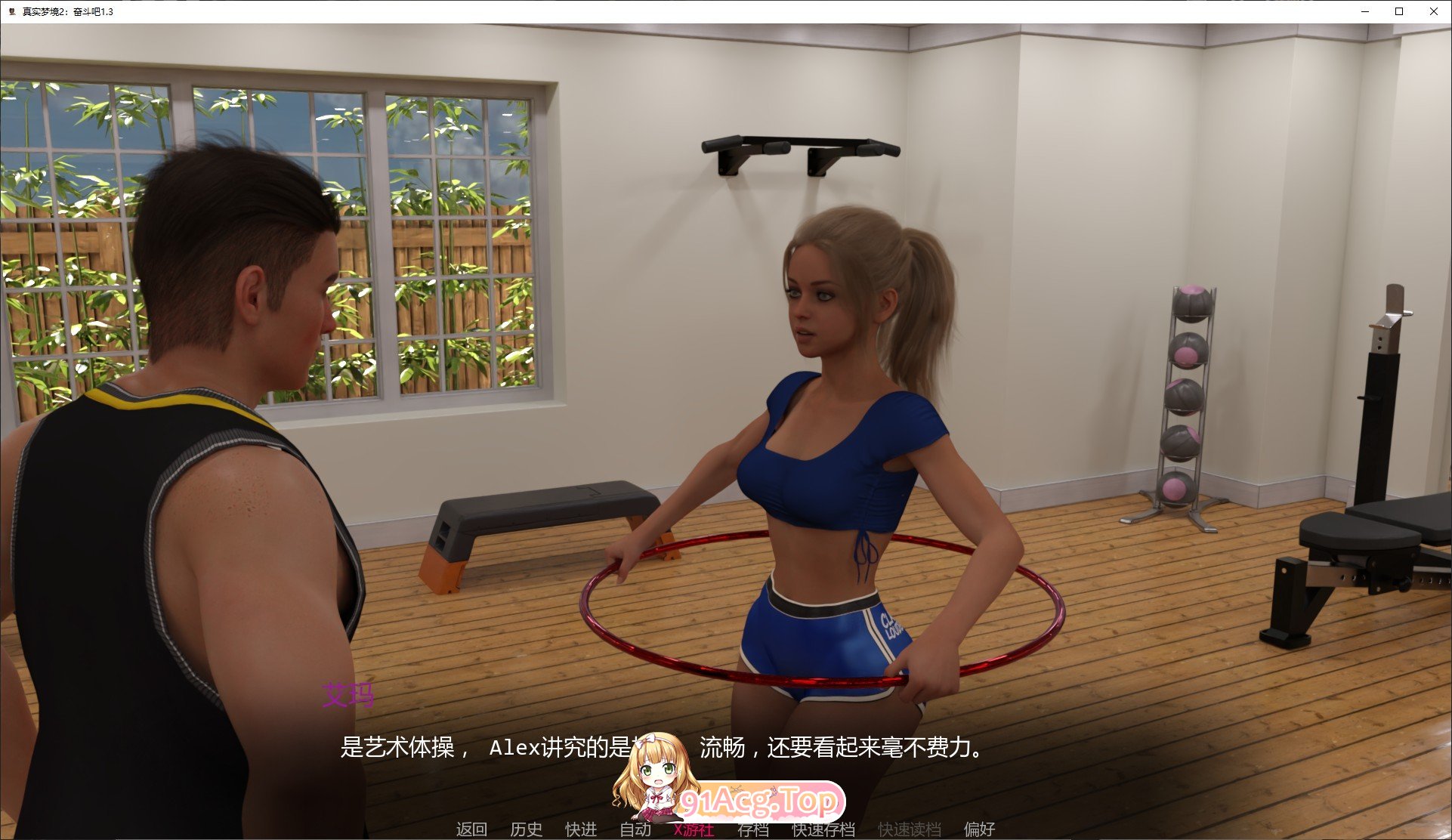
Task: Click 返回 to go back a line
Action: tap(471, 829)
